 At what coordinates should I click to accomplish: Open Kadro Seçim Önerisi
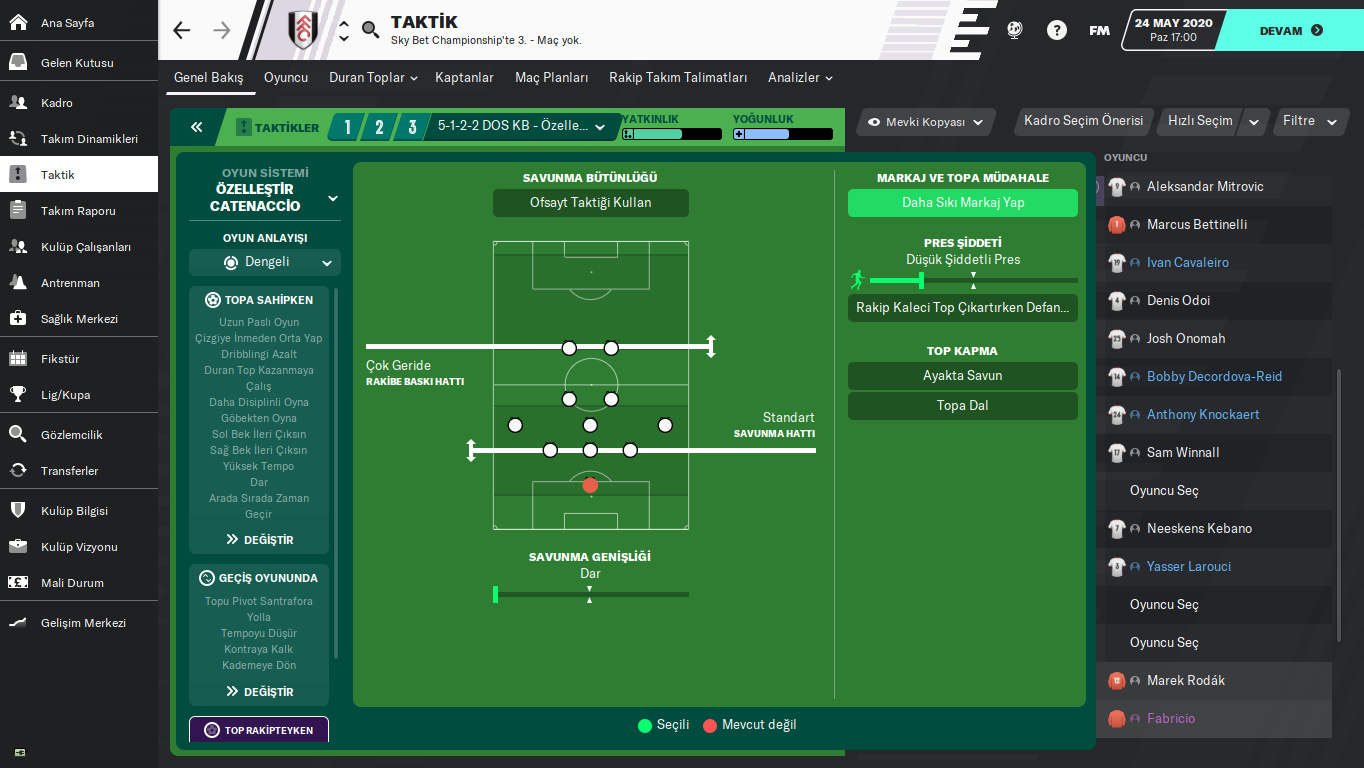click(x=1083, y=121)
